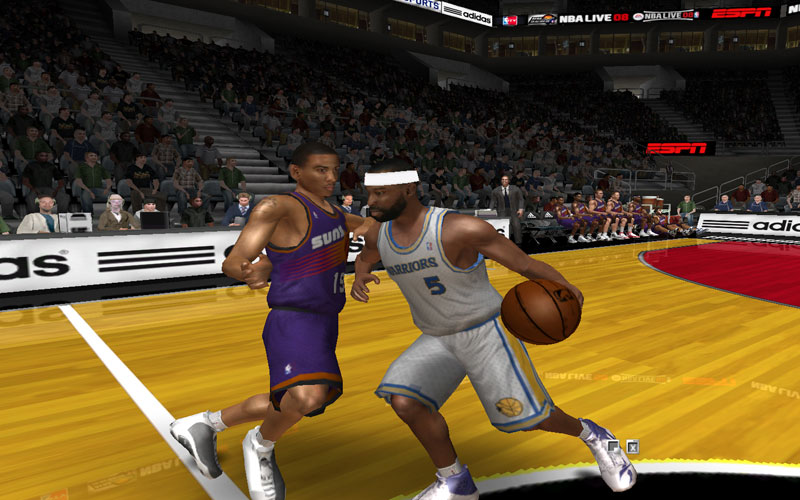Close the overlay with the X button
The height and width of the screenshot is (500, 800).
pos(632,447)
